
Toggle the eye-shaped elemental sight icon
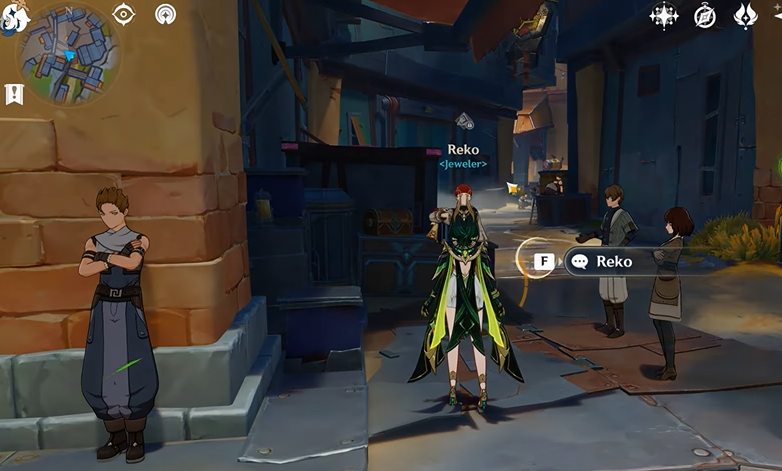click(124, 14)
